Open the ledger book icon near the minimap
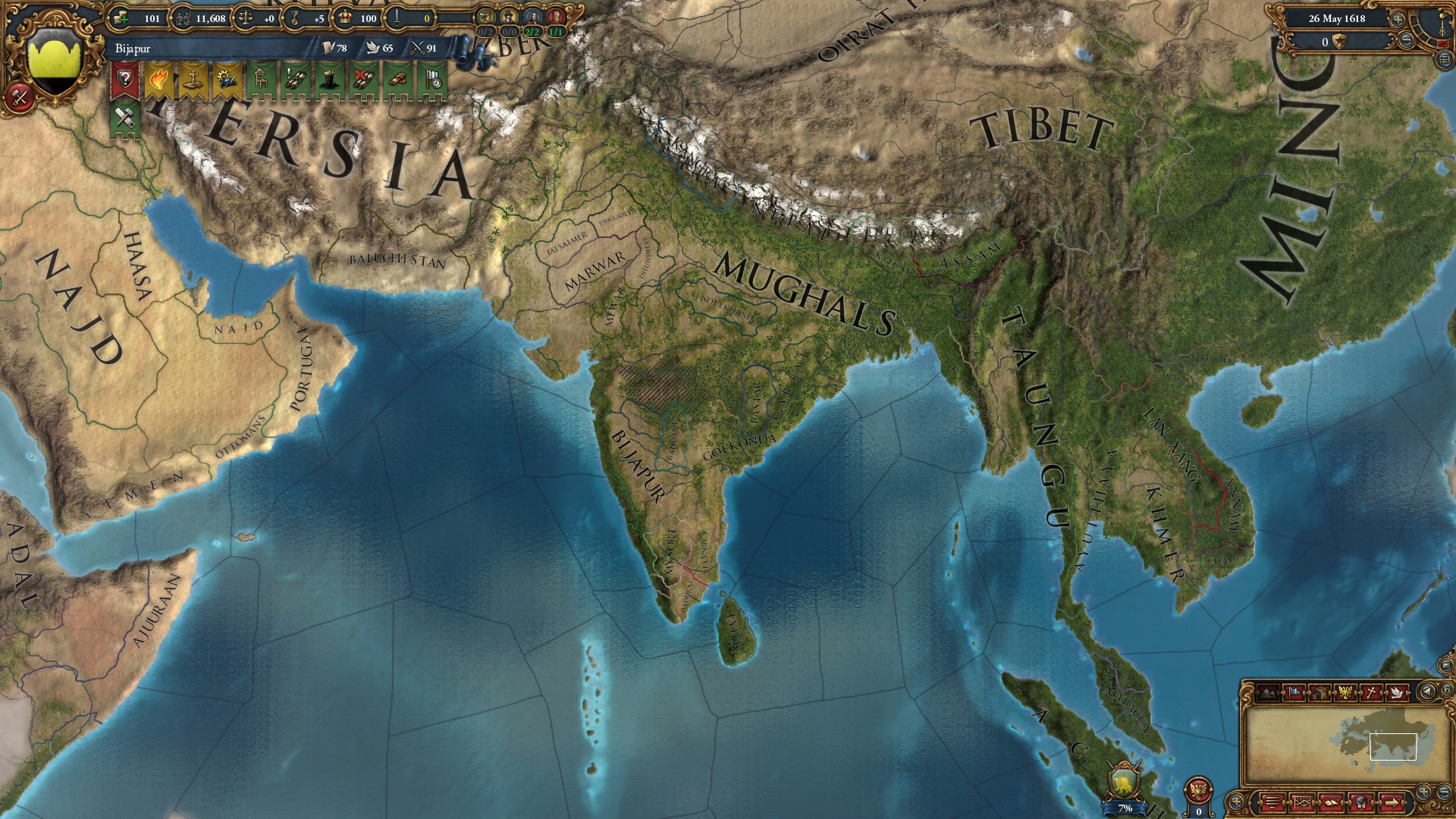Image resolution: width=1456 pixels, height=819 pixels. click(1332, 802)
